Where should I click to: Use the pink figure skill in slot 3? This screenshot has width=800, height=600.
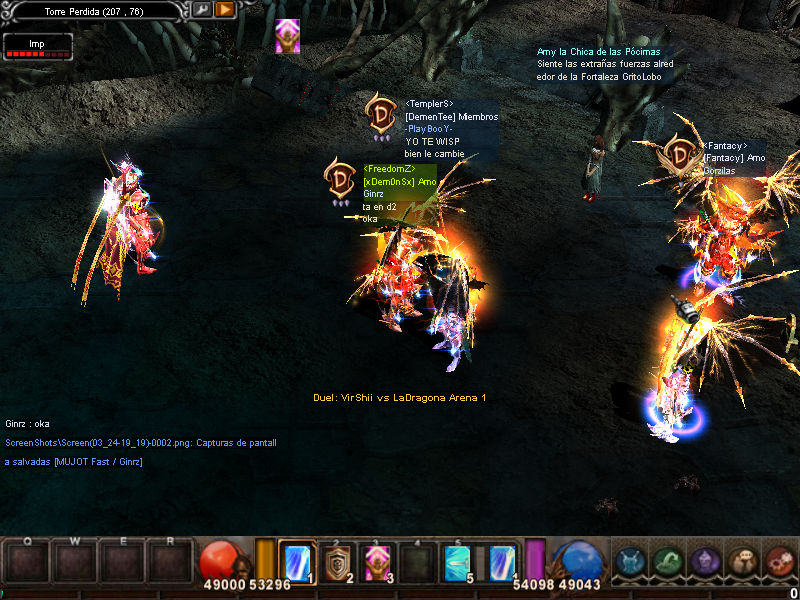pos(380,561)
